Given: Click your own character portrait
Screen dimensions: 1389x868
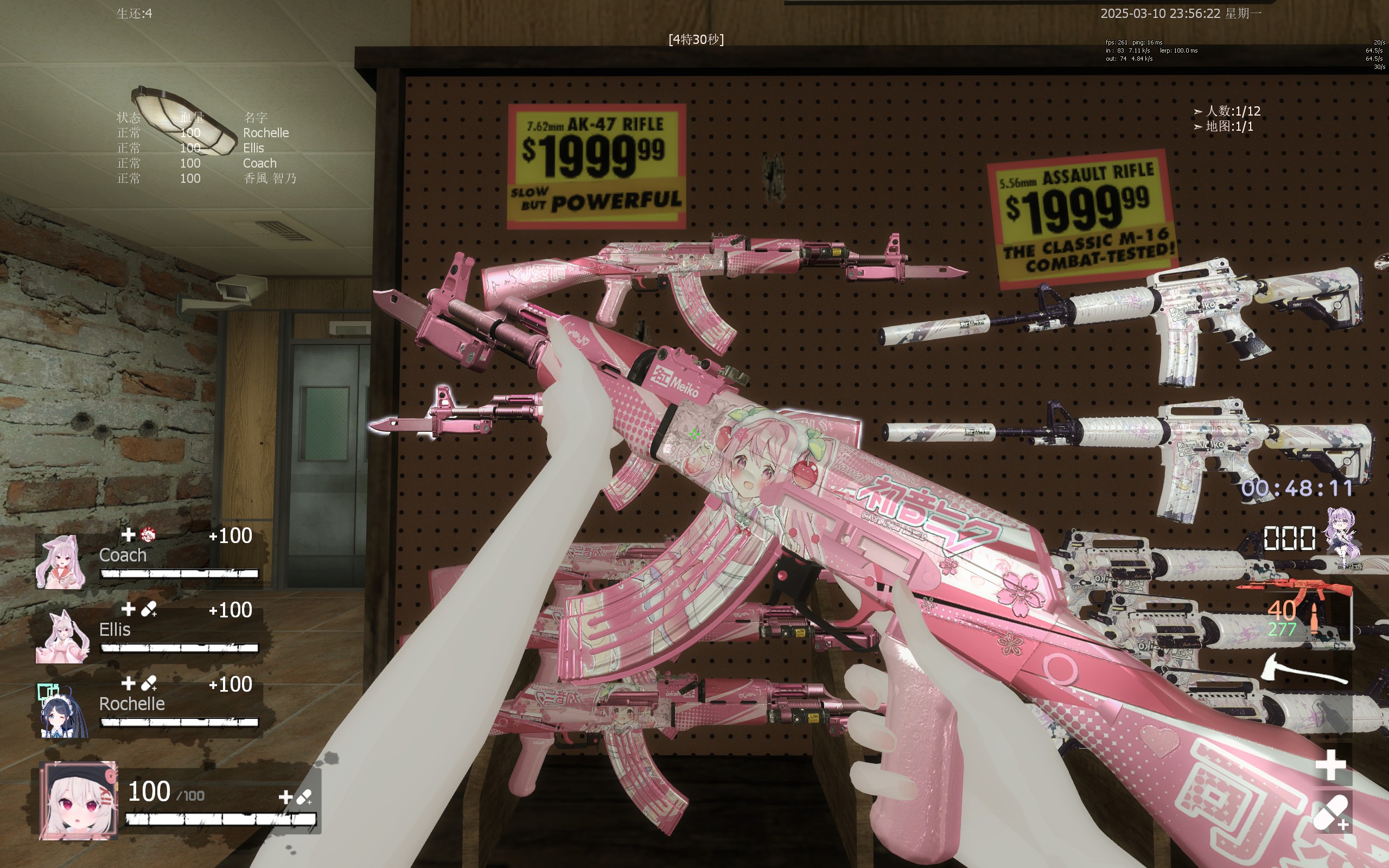Looking at the screenshot, I should [78, 800].
